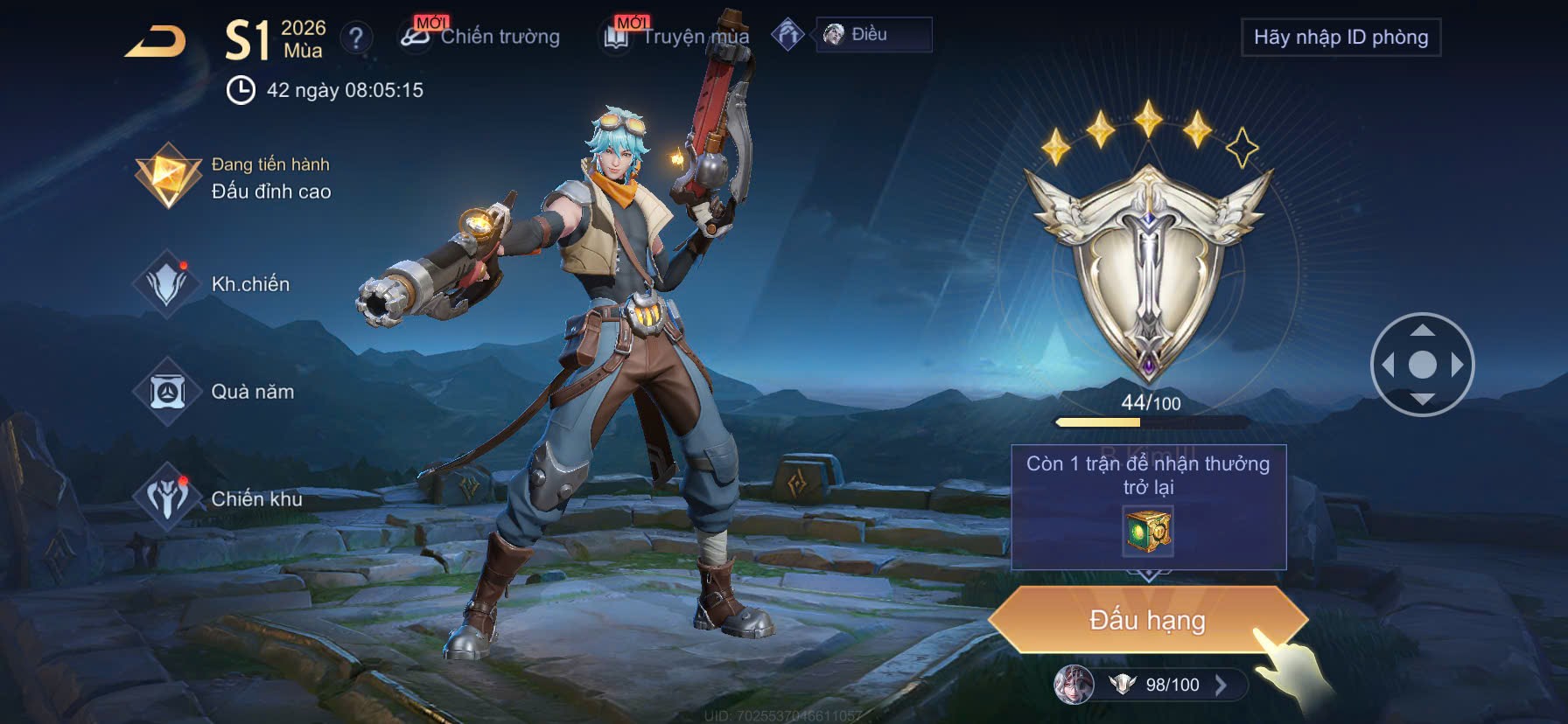Click the circular directional pad control
1568x724 pixels.
point(1422,365)
